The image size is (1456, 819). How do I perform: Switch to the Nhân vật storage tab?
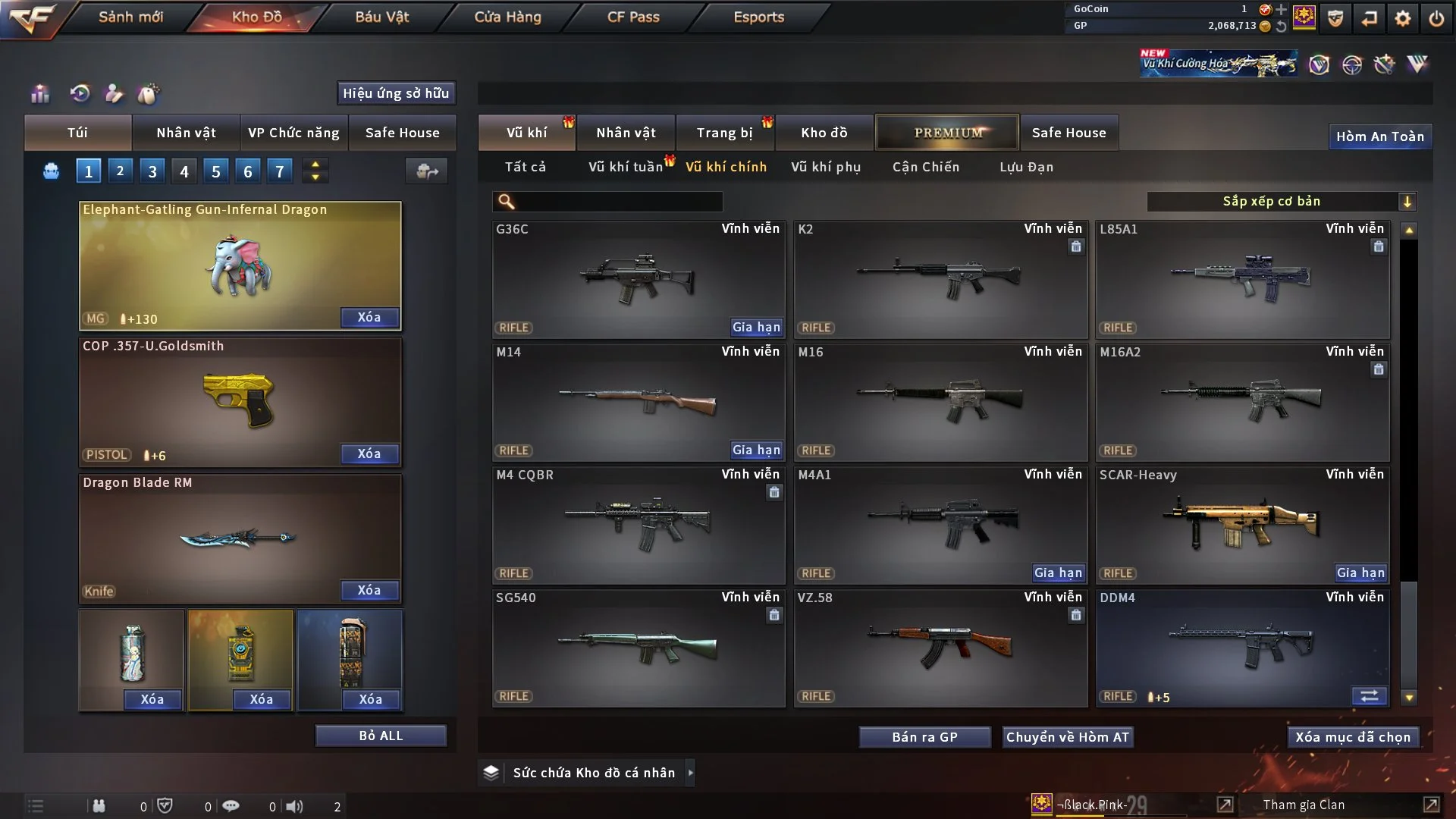[626, 133]
